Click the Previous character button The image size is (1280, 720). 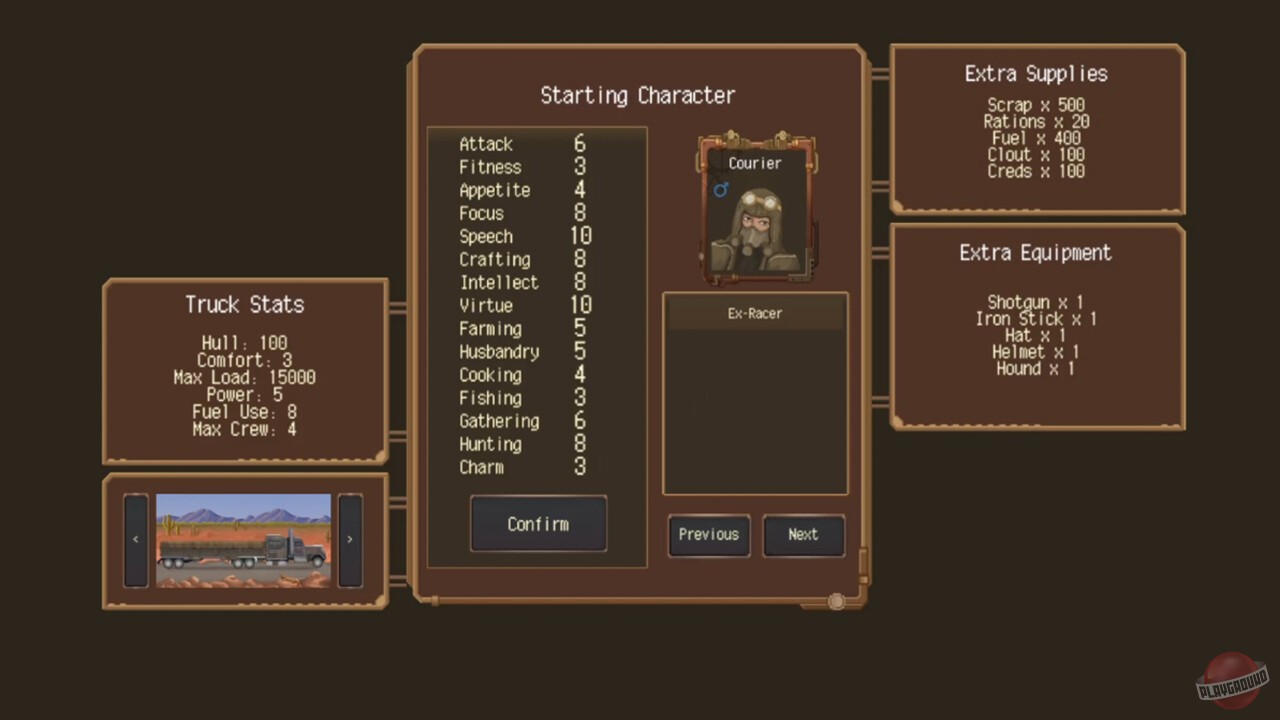(x=708, y=534)
